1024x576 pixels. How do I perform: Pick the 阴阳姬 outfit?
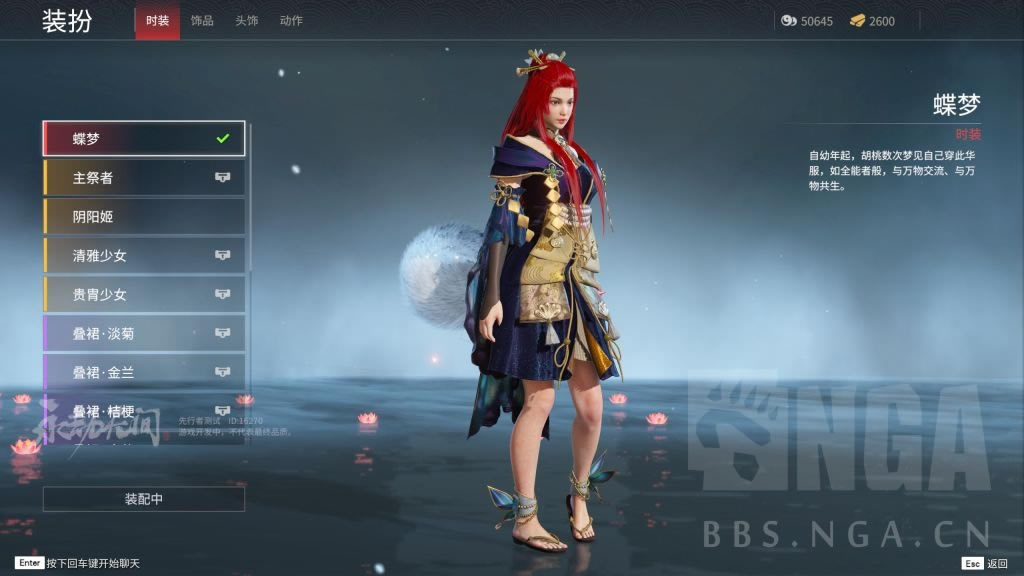(144, 216)
